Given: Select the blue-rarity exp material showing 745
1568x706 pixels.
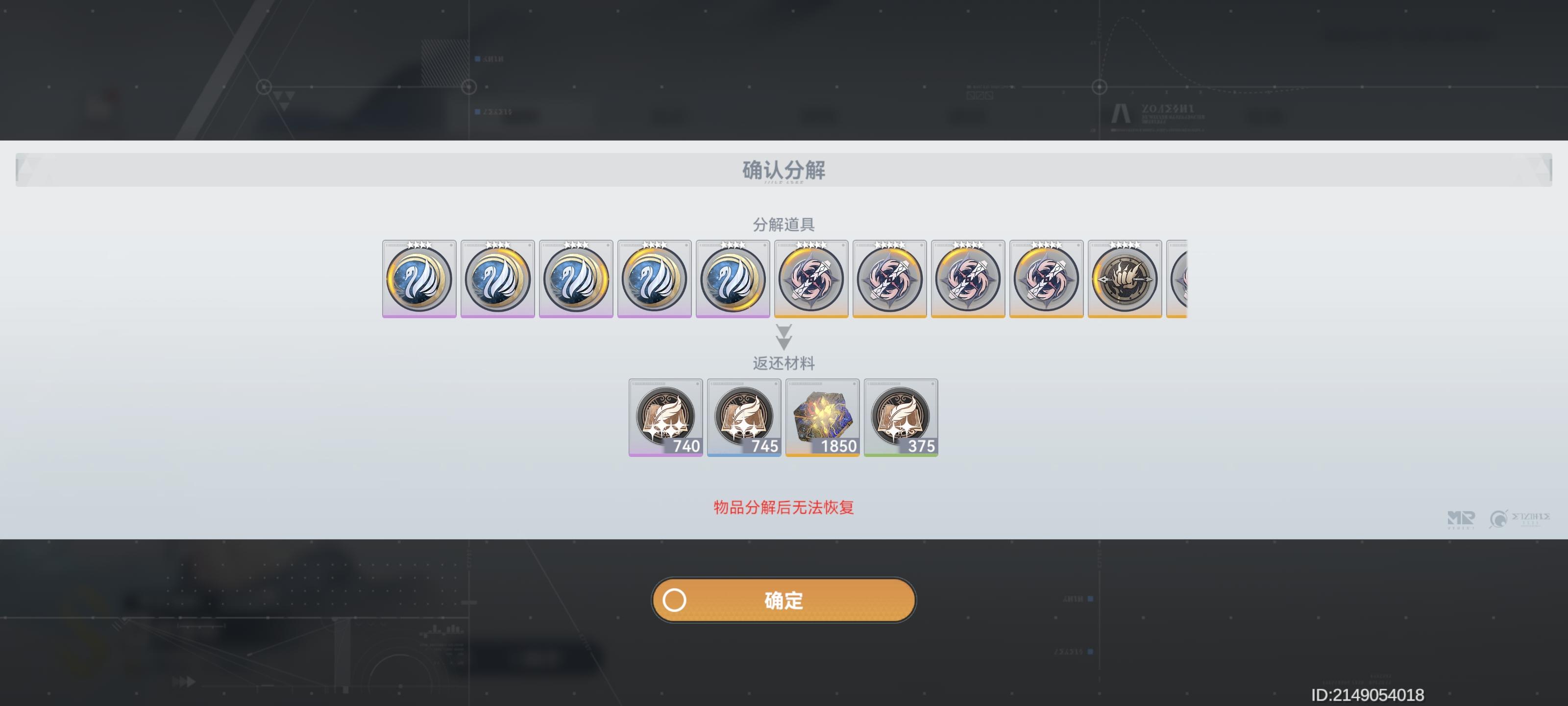Looking at the screenshot, I should click(x=744, y=417).
